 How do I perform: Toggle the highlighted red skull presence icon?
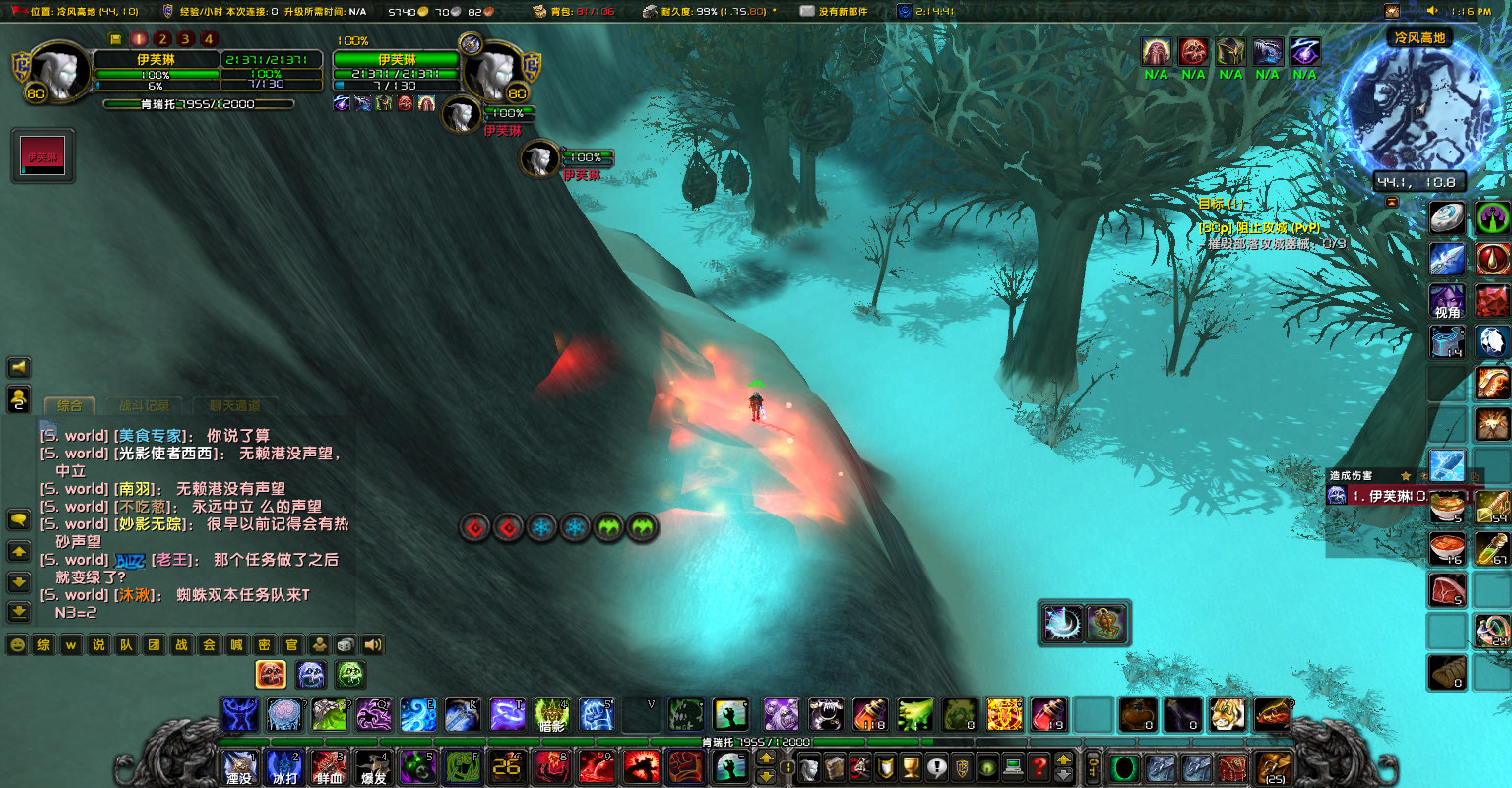[x=270, y=674]
